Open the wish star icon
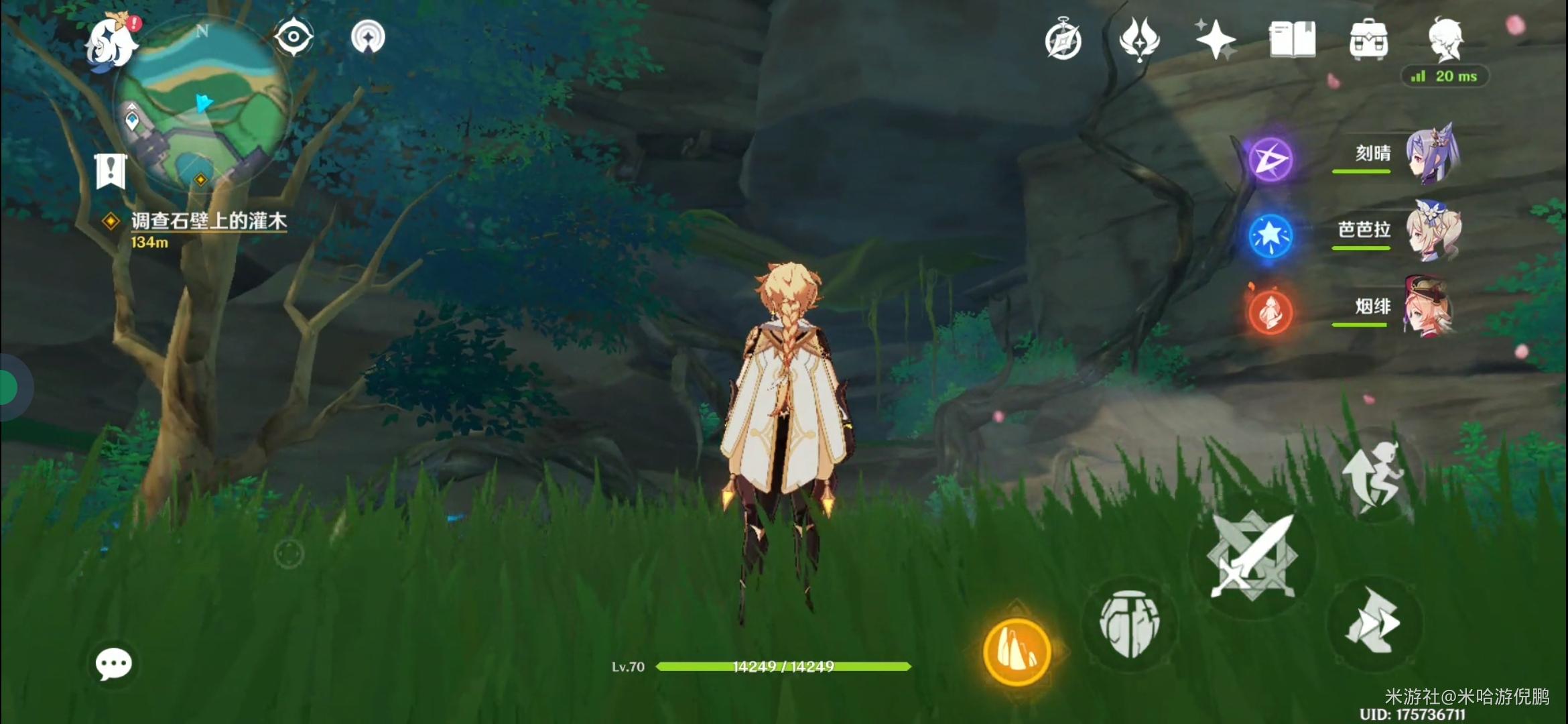 [x=1216, y=39]
